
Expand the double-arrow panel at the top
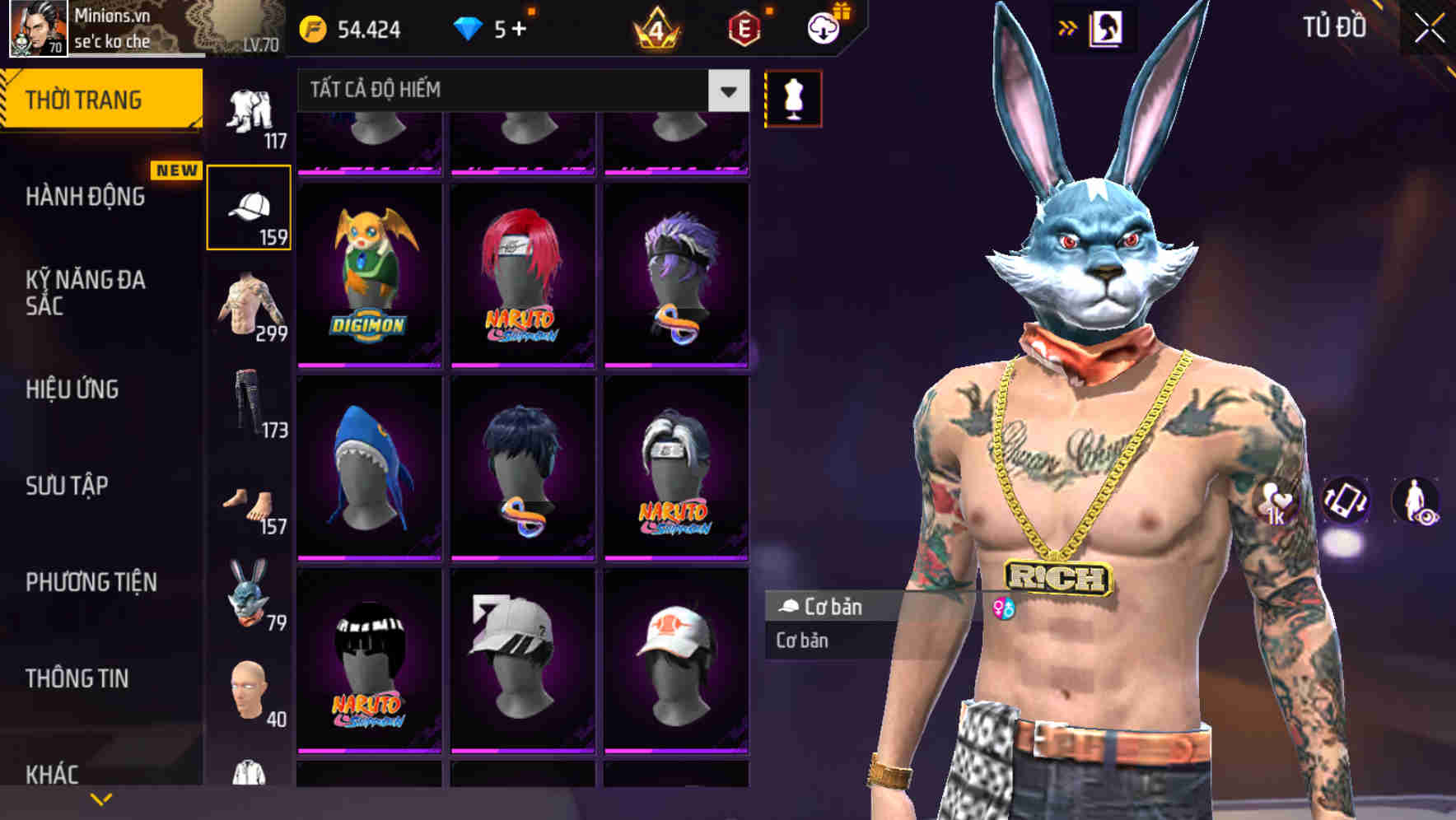[x=1068, y=27]
